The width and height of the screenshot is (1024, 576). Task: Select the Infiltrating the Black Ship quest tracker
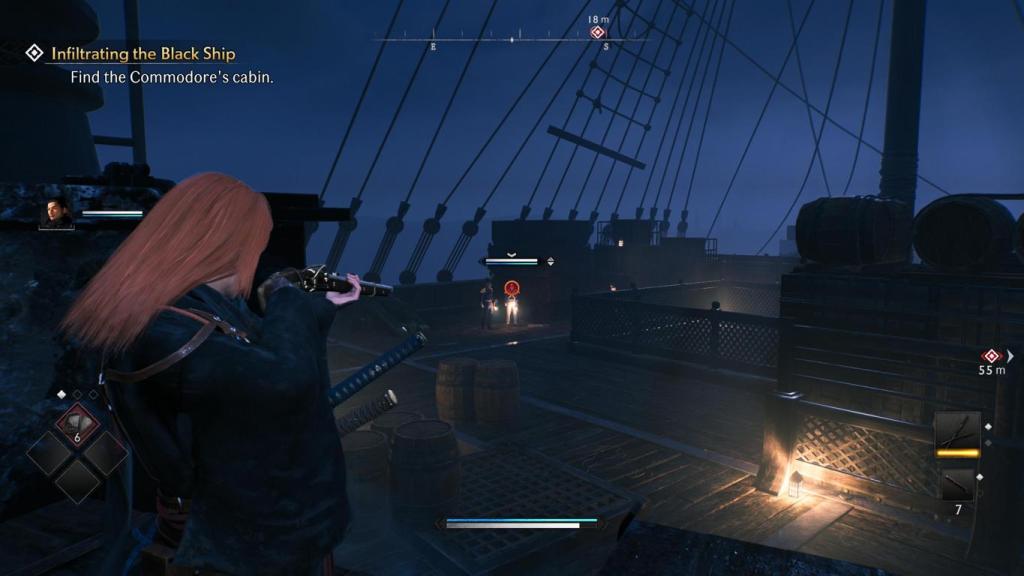coord(143,53)
